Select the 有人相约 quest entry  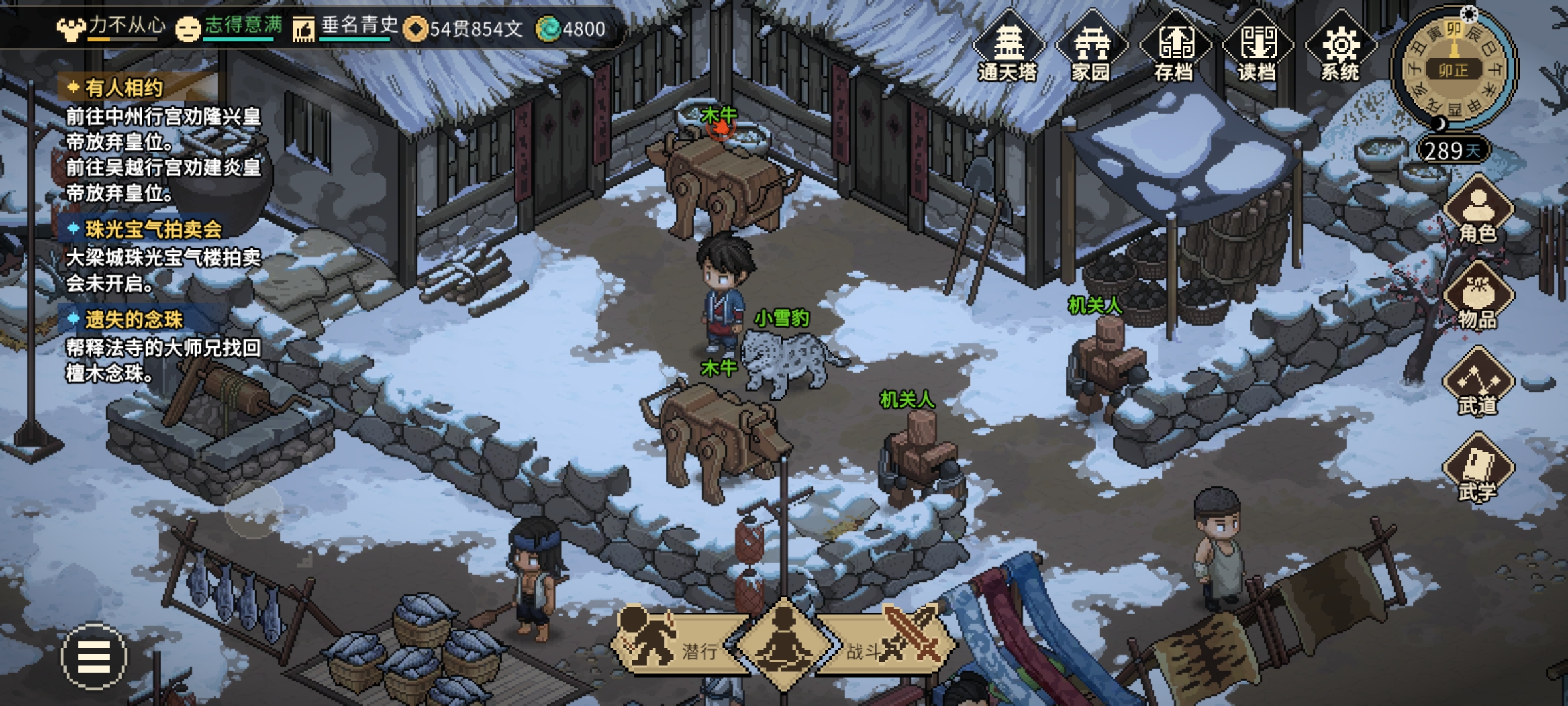124,88
